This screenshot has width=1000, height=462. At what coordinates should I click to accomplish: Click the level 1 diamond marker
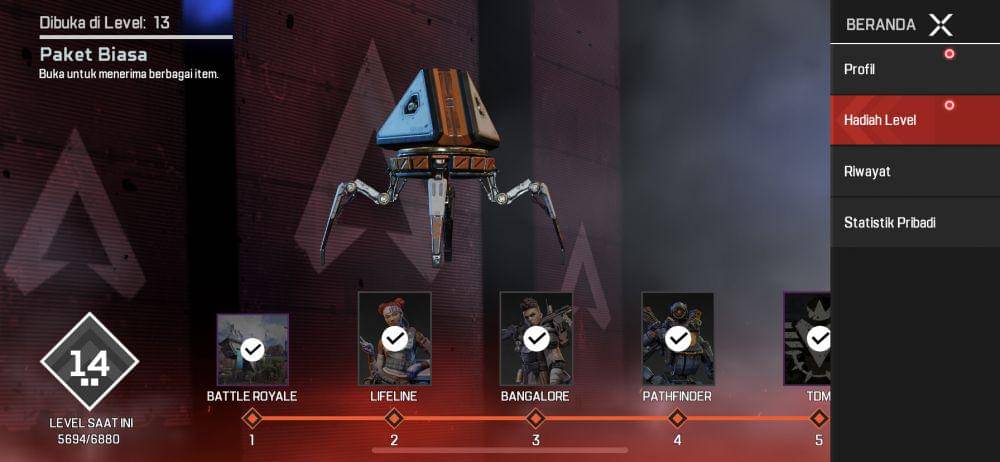[x=252, y=418]
